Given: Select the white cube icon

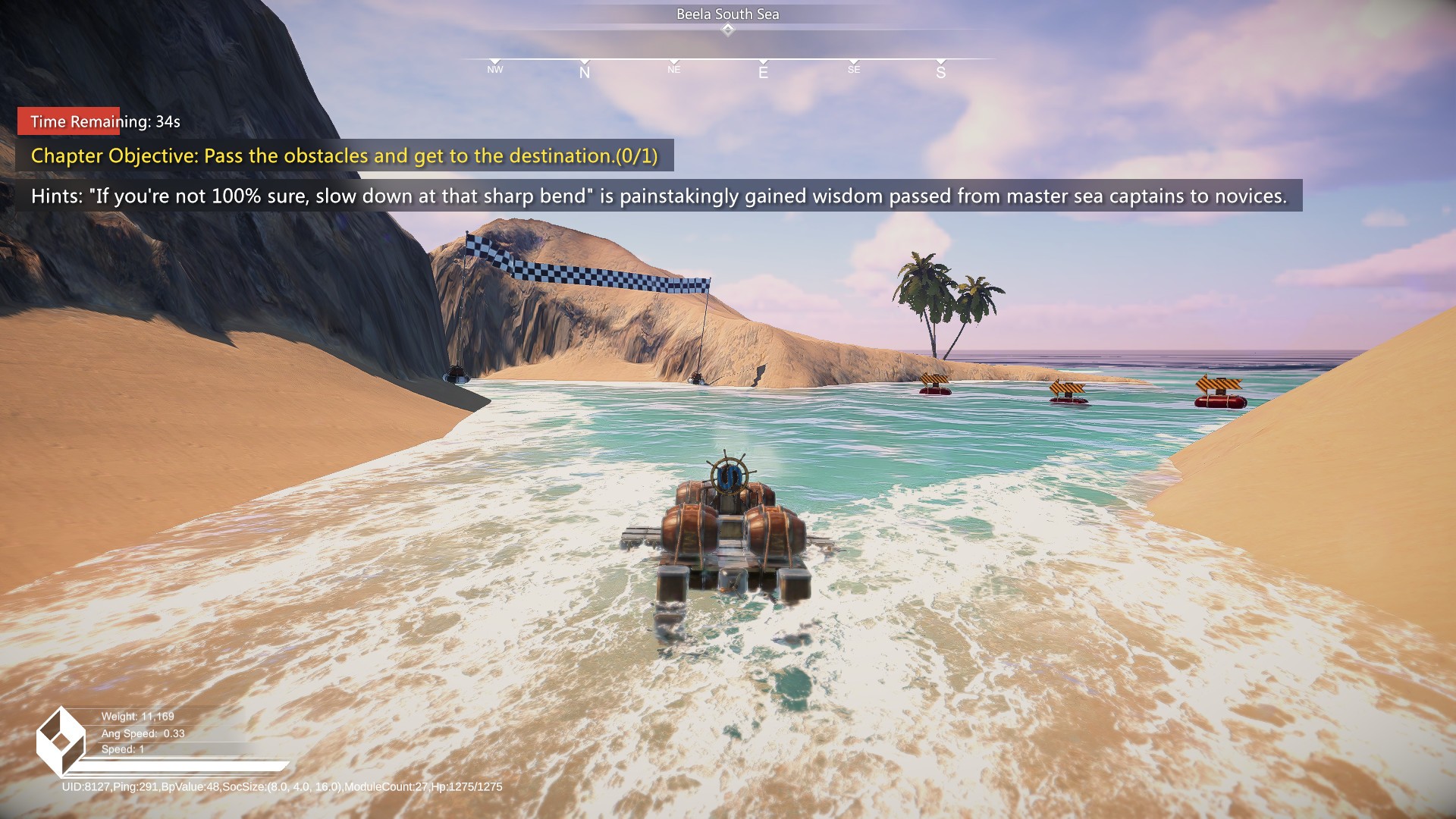Looking at the screenshot, I should [60, 742].
